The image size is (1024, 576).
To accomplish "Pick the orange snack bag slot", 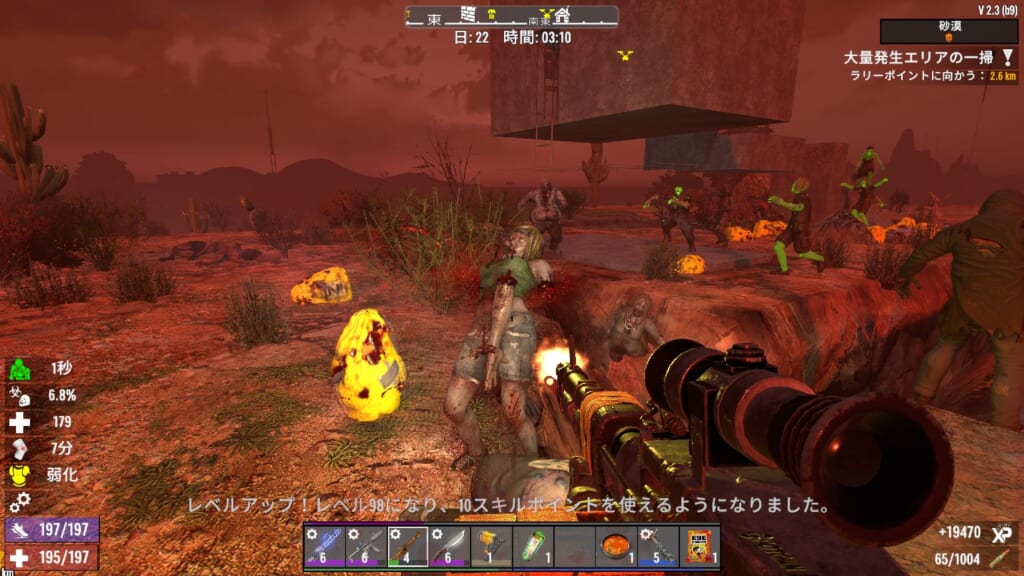I will (699, 546).
